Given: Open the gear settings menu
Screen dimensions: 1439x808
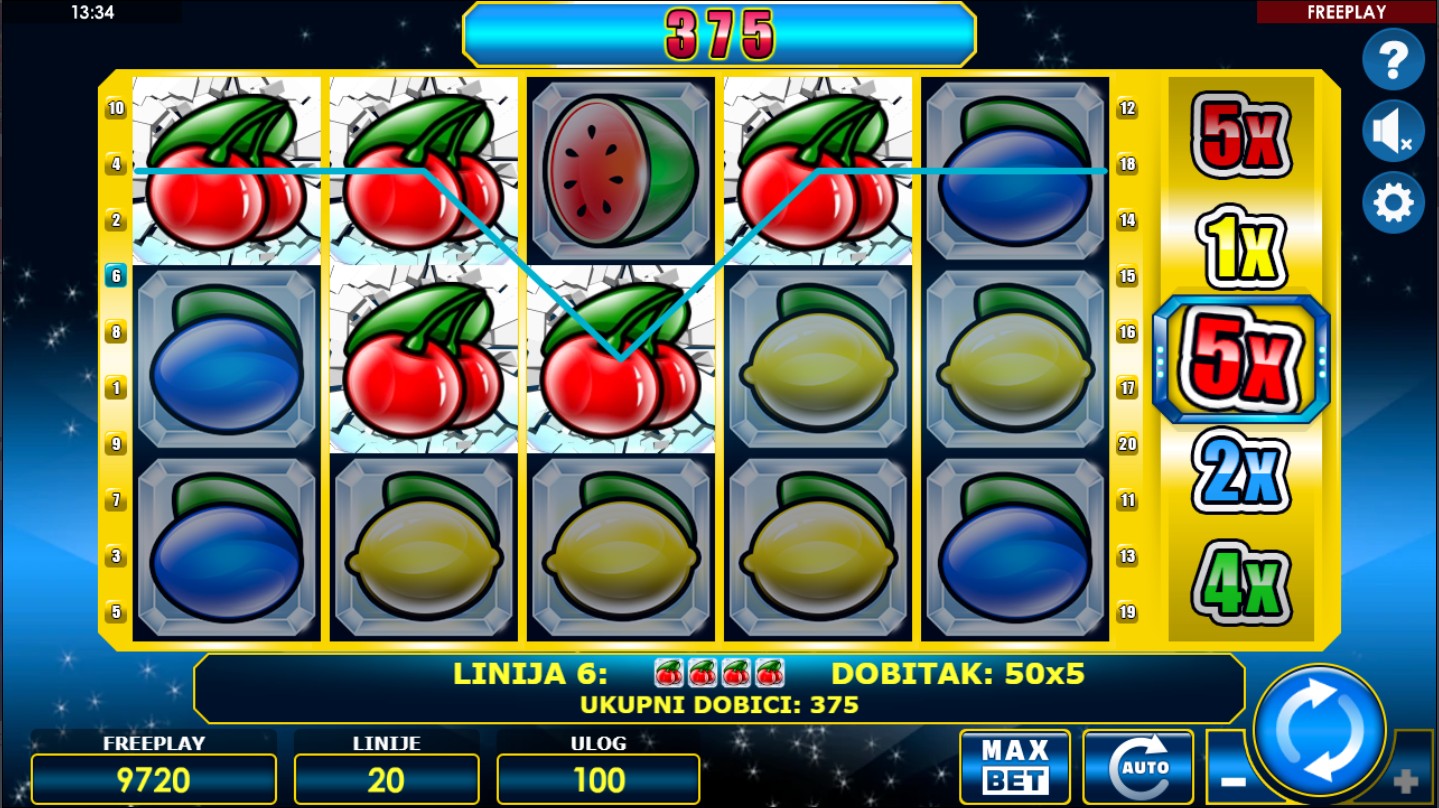Looking at the screenshot, I should [x=1393, y=203].
